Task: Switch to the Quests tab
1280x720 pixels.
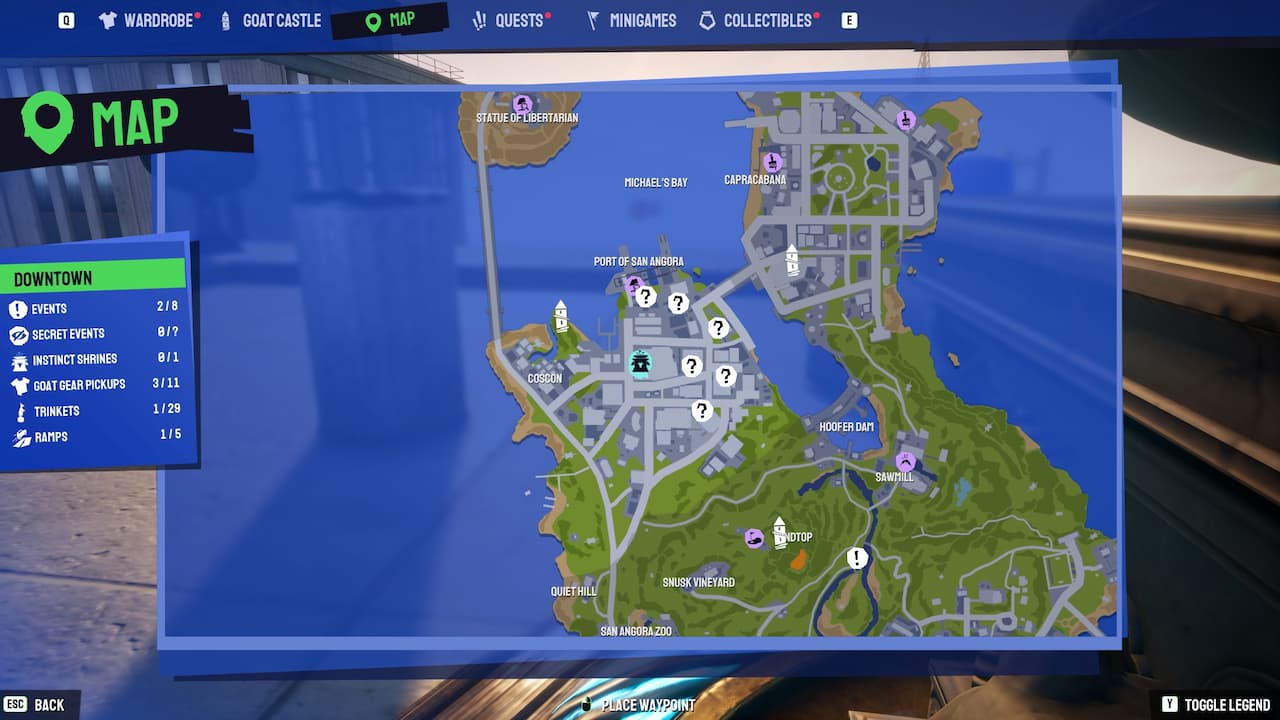Action: coord(511,19)
